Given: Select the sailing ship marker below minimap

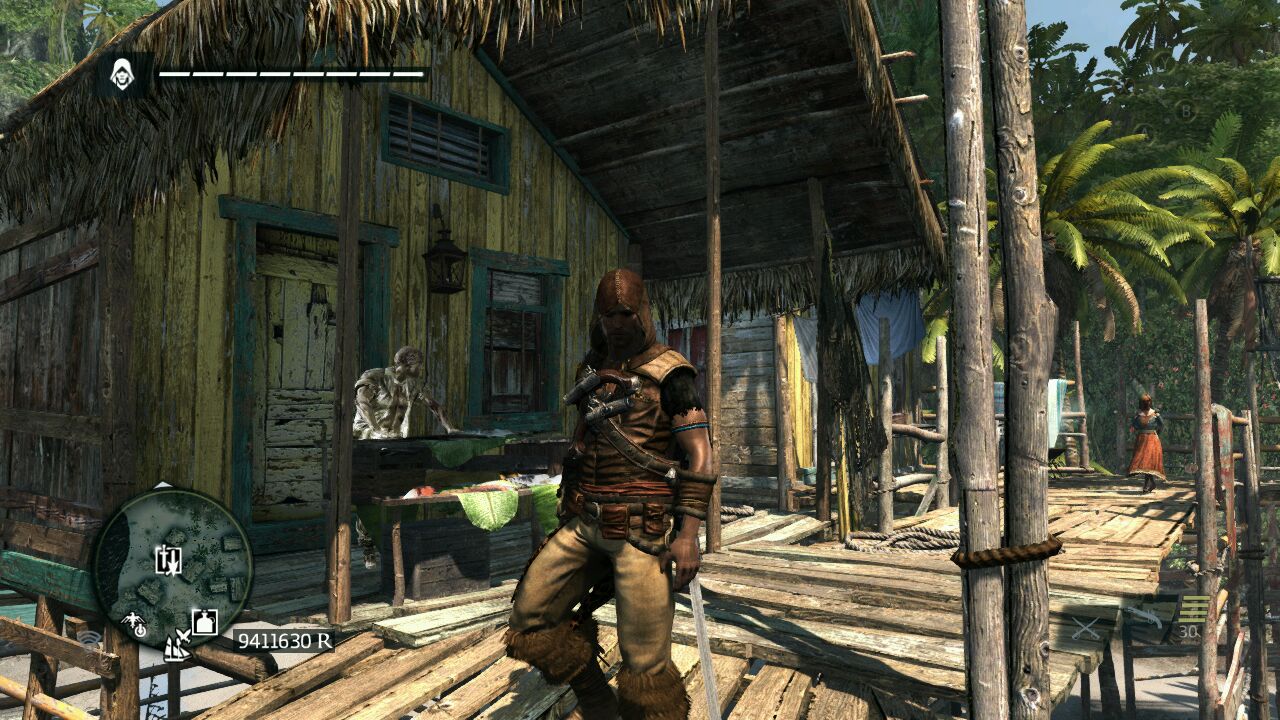Looking at the screenshot, I should point(177,647).
